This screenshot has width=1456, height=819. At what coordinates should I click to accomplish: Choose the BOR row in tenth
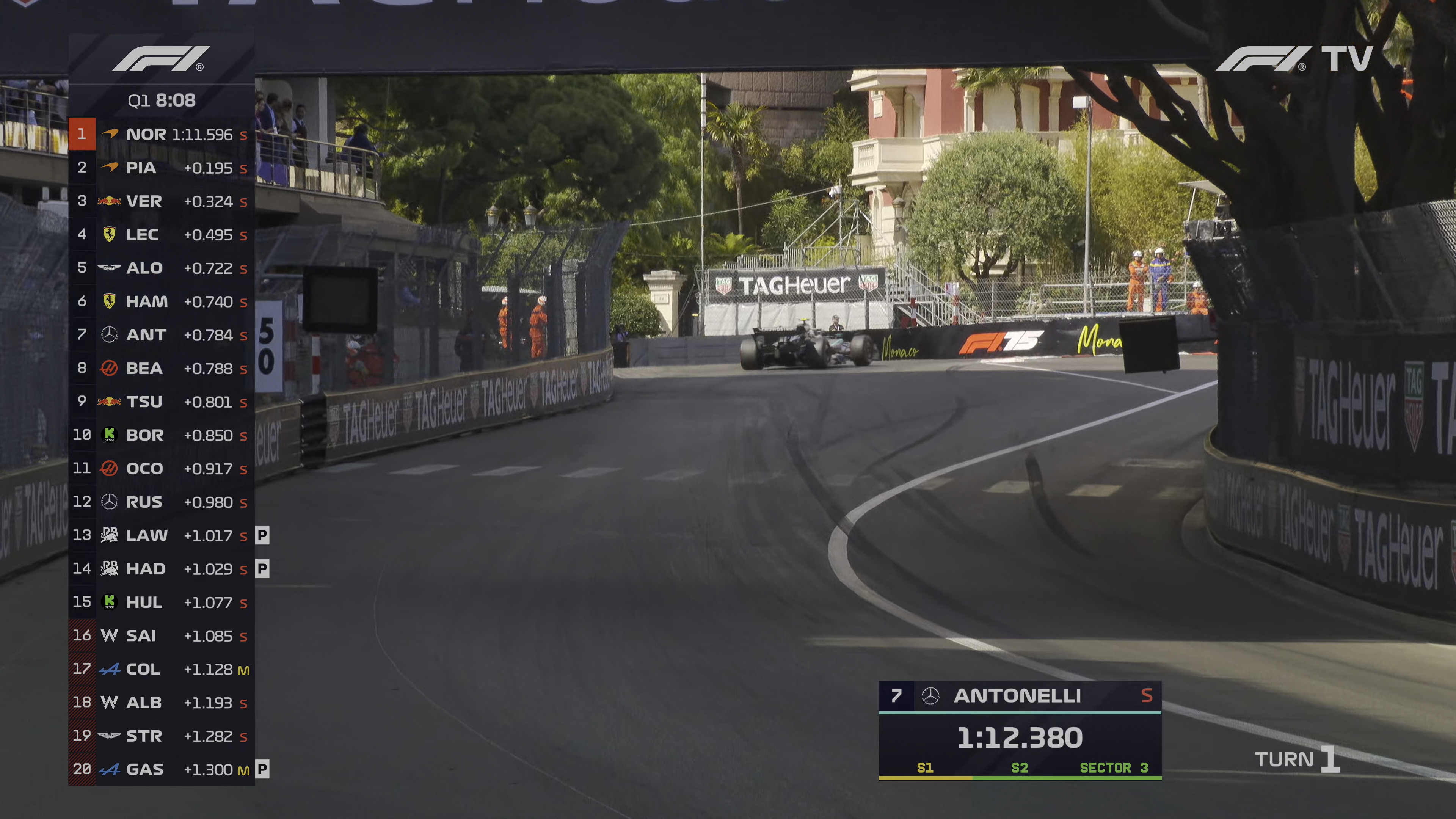click(161, 435)
